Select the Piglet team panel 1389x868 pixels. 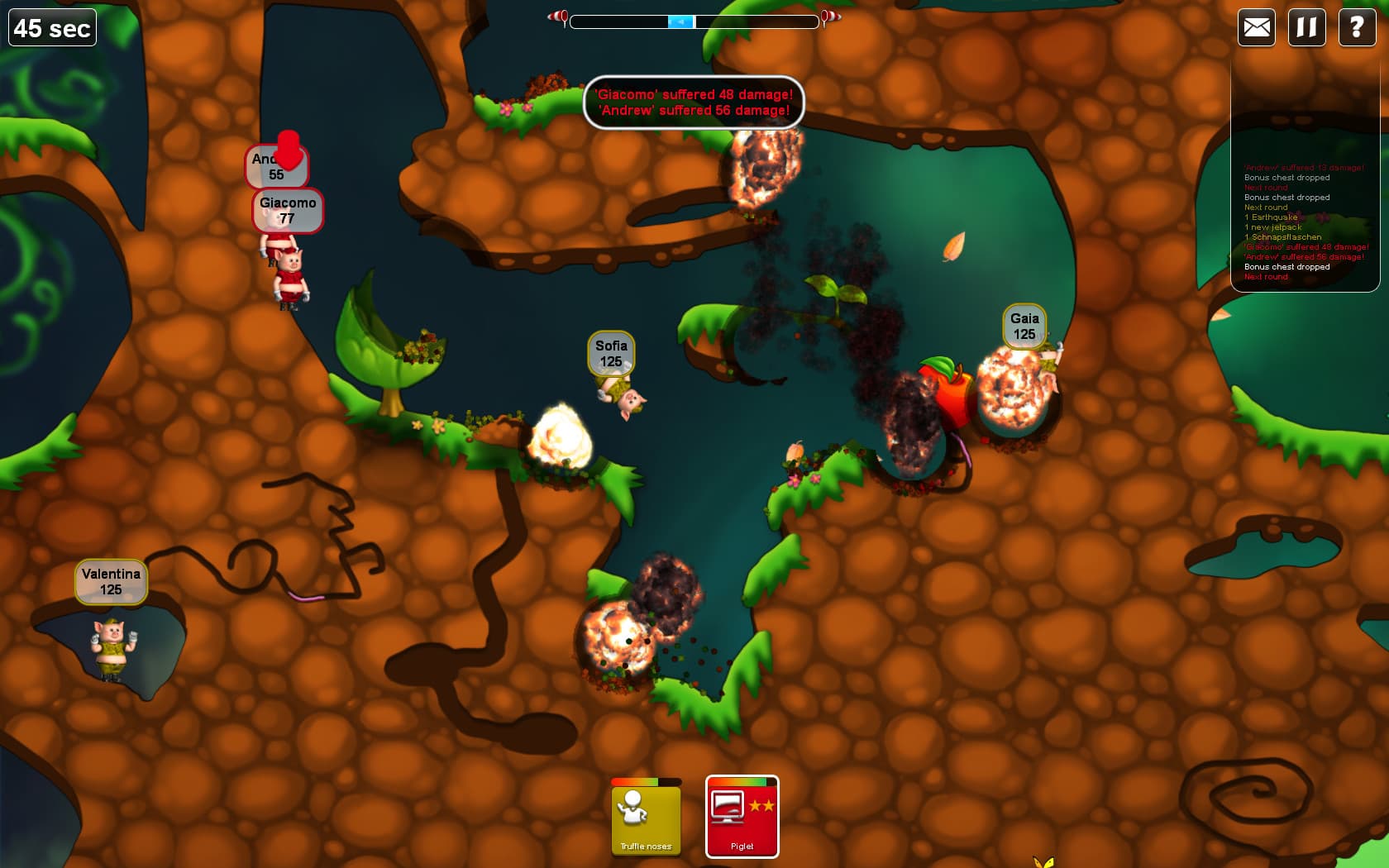tap(742, 817)
